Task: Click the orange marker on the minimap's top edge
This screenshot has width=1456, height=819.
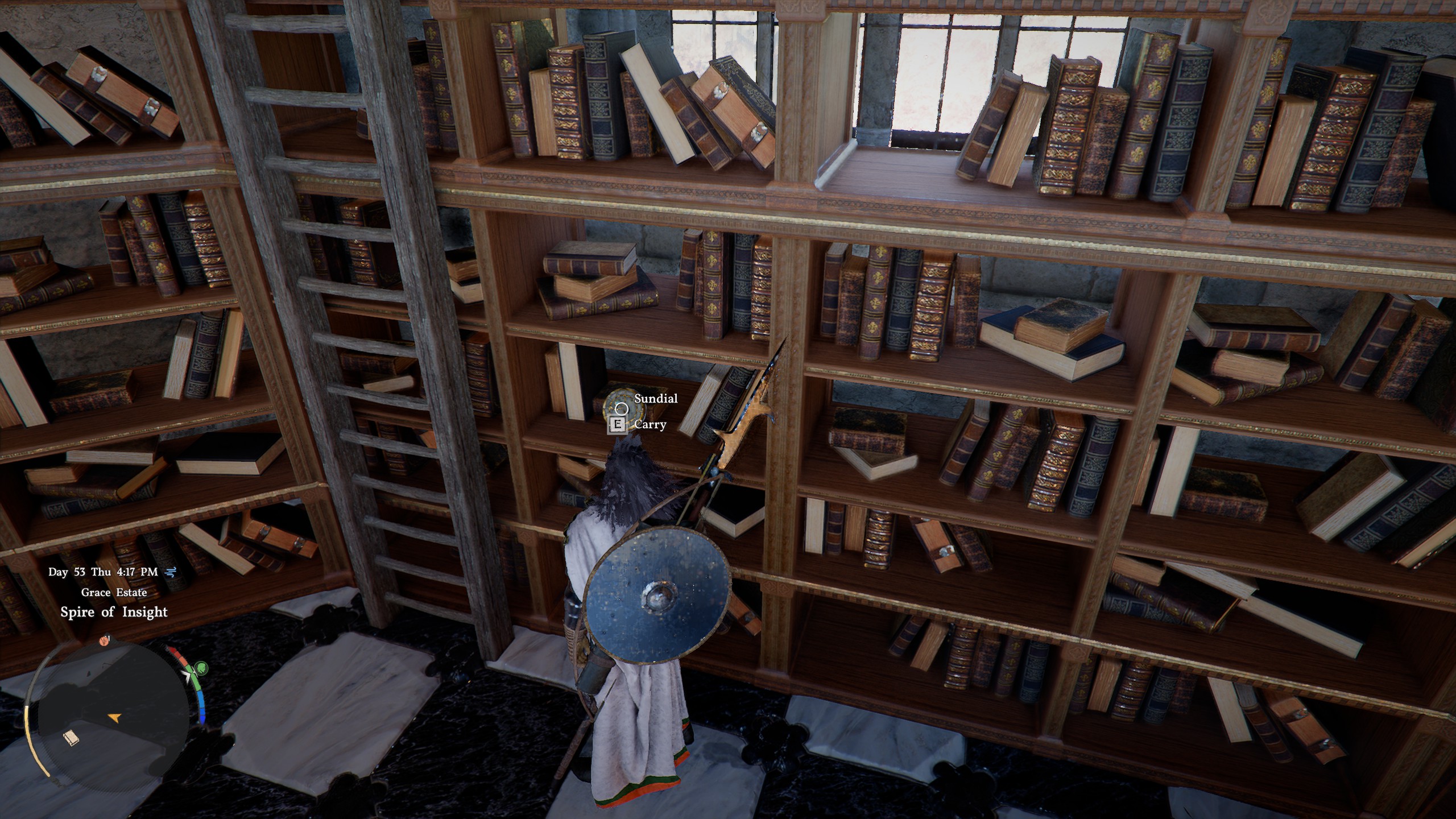Action: (x=104, y=641)
